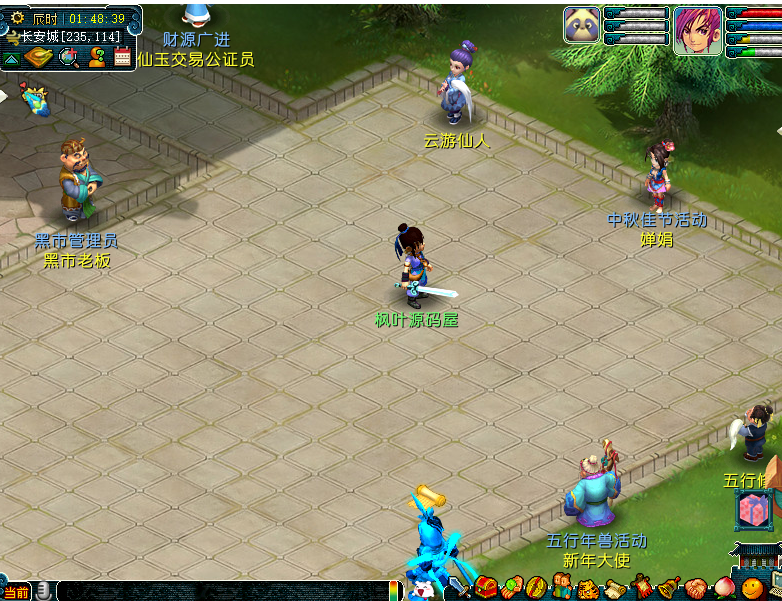
Task: Open the smiley face emoticon icon
Action: pos(751,588)
